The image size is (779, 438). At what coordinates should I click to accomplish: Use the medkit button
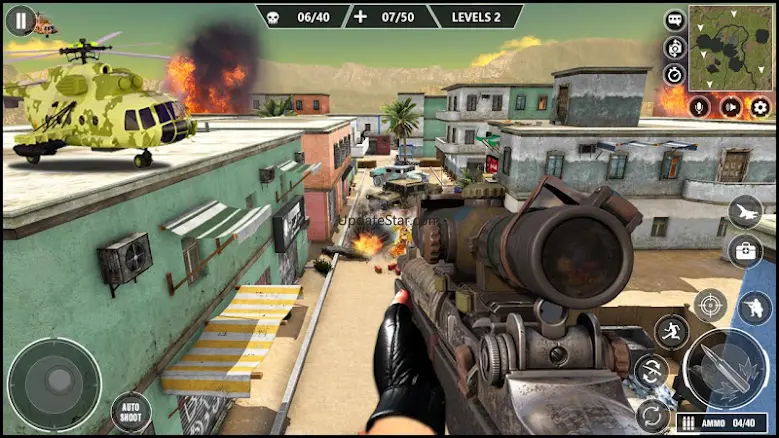pos(744,250)
